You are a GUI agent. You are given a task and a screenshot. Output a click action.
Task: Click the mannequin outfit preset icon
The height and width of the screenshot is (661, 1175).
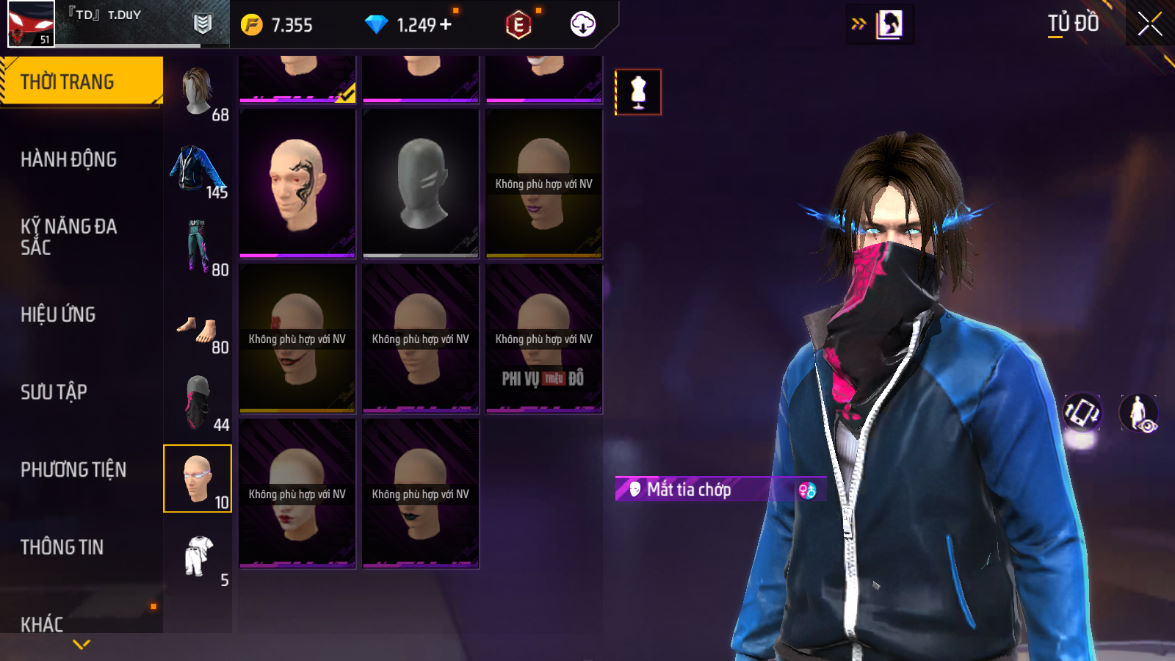[x=638, y=92]
